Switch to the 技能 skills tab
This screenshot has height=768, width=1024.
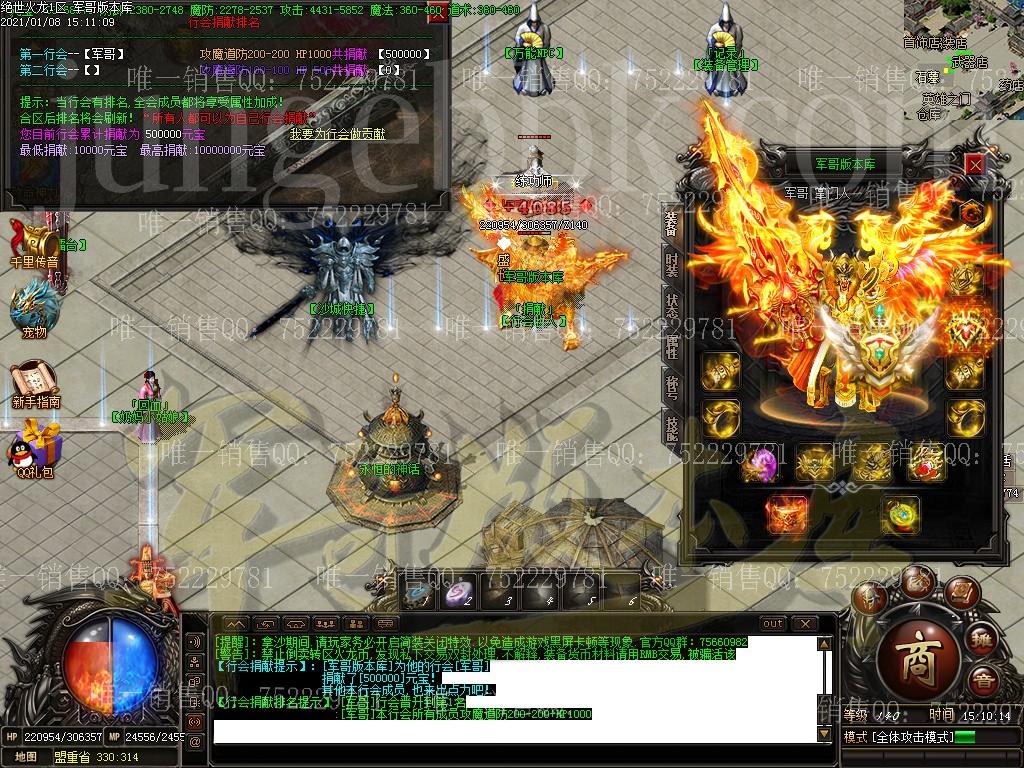(672, 426)
